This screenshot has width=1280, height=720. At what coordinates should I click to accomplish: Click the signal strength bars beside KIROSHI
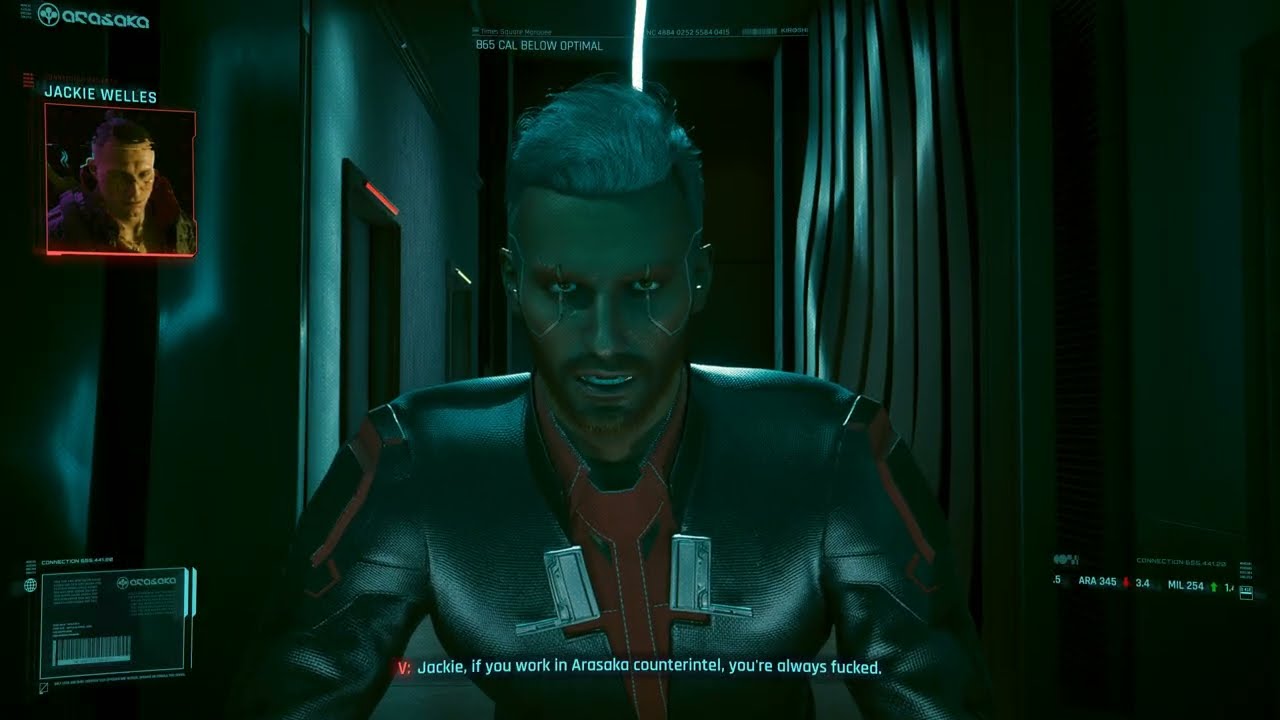click(x=758, y=30)
